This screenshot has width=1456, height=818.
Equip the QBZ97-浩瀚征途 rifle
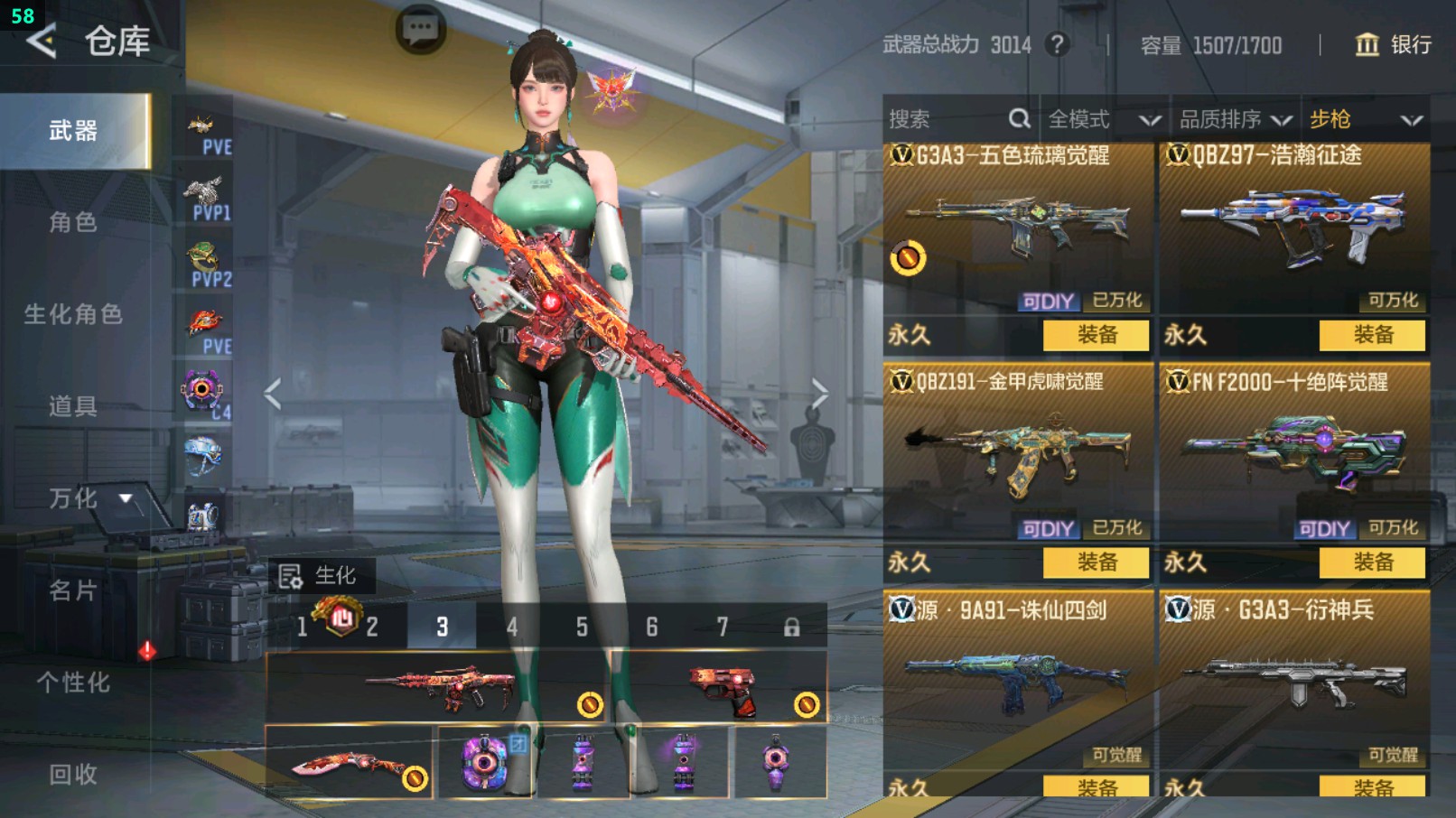tap(1372, 335)
